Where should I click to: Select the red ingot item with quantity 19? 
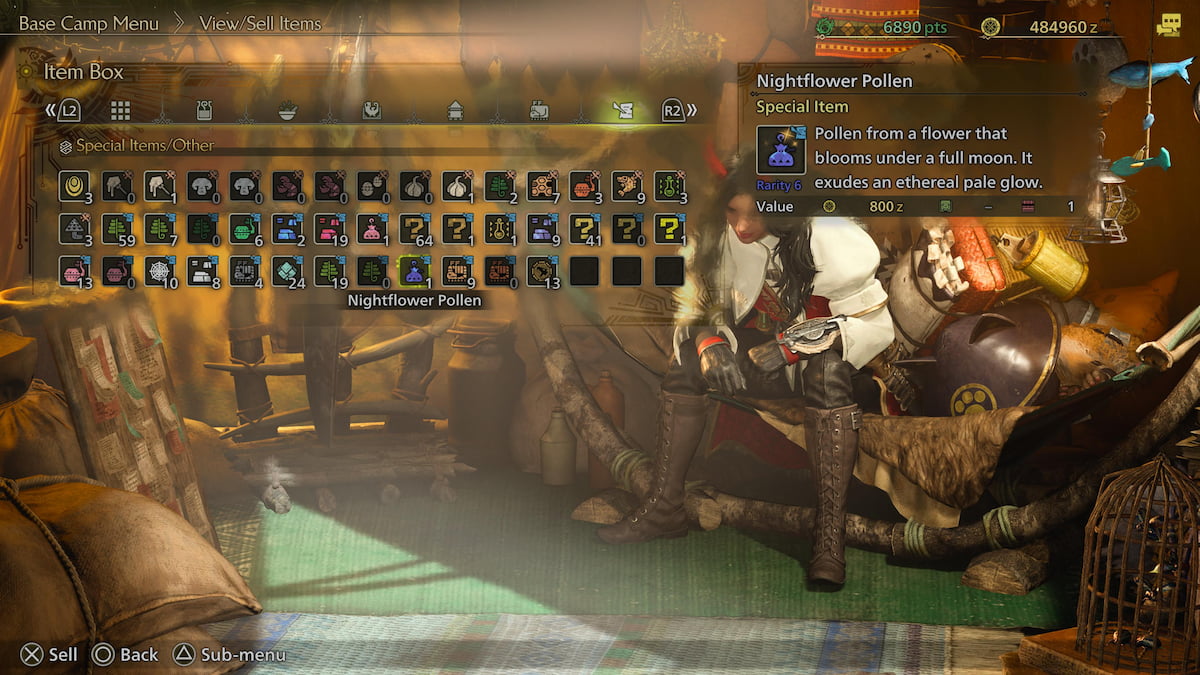pyautogui.click(x=329, y=229)
